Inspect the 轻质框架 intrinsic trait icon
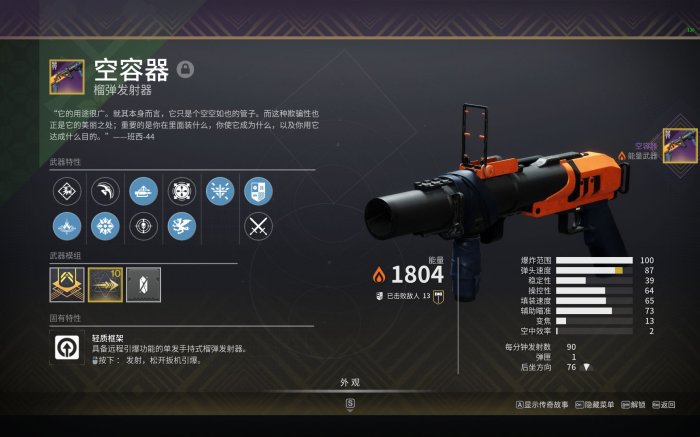The height and width of the screenshot is (437, 700). click(x=66, y=348)
